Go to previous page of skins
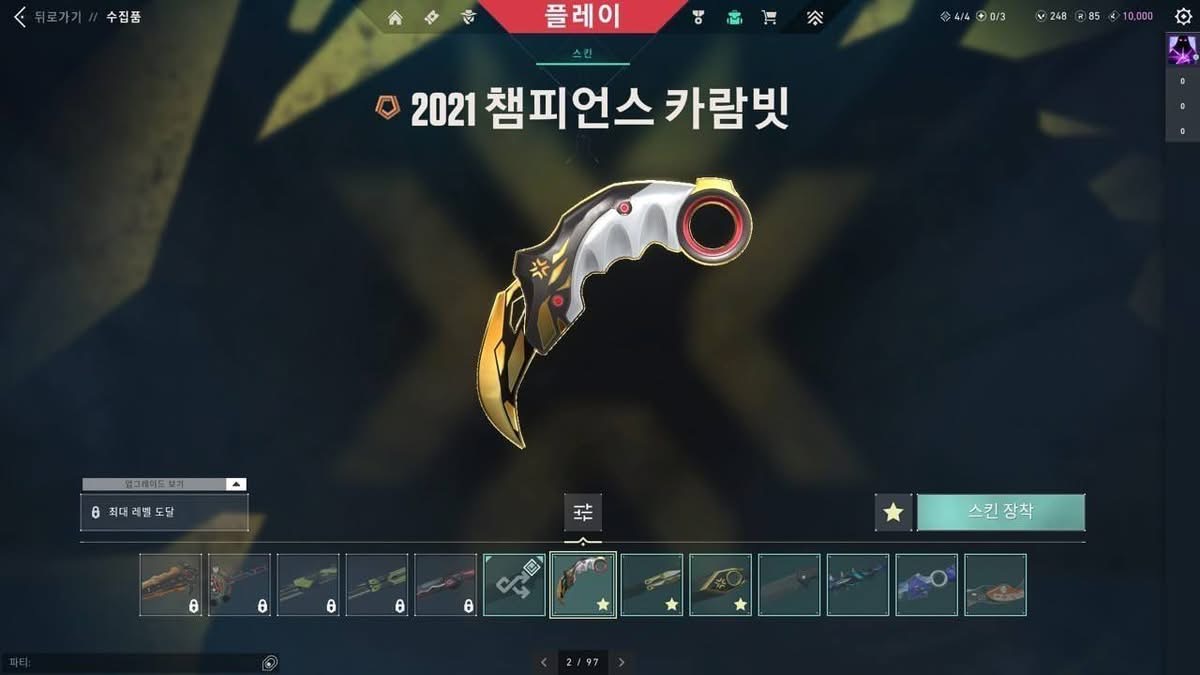The height and width of the screenshot is (675, 1200). 544,662
